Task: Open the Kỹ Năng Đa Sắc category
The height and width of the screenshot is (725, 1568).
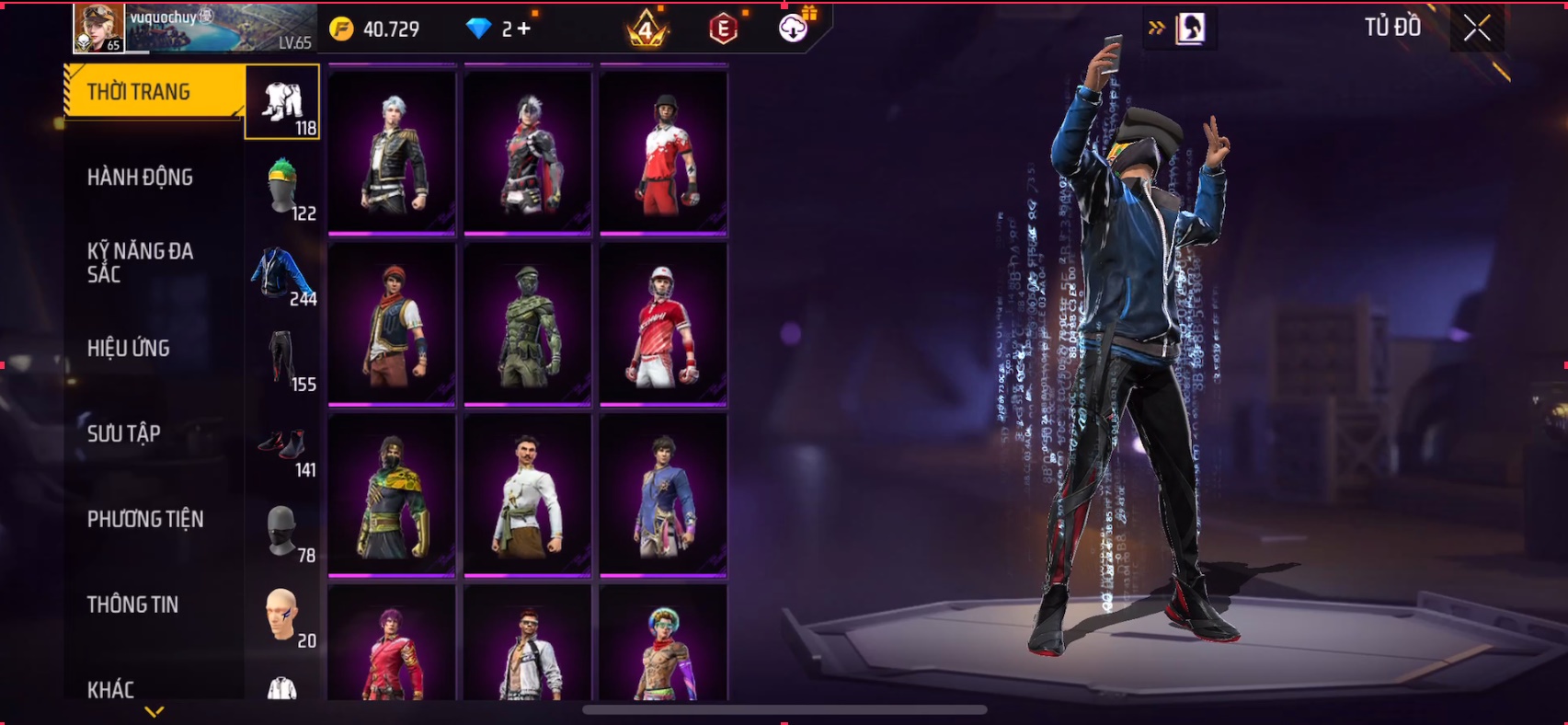Action: 140,263
